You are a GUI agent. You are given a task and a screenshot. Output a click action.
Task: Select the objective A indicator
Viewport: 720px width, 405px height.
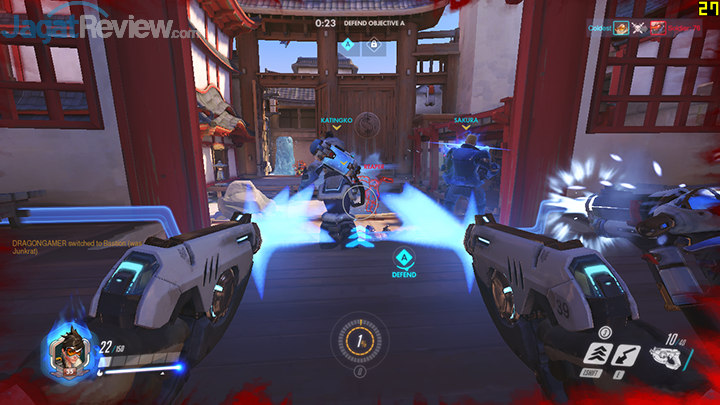347,44
